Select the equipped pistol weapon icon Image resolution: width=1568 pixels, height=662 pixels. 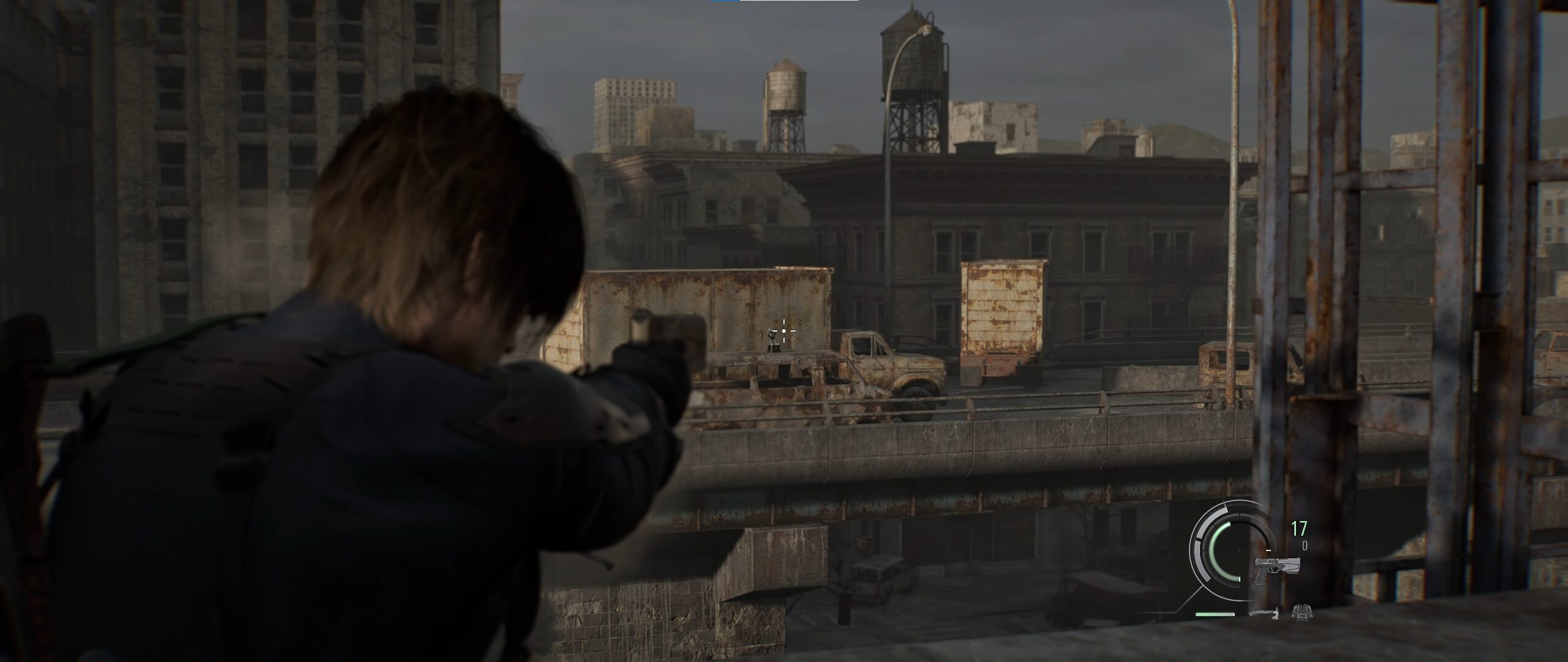[x=1276, y=570]
